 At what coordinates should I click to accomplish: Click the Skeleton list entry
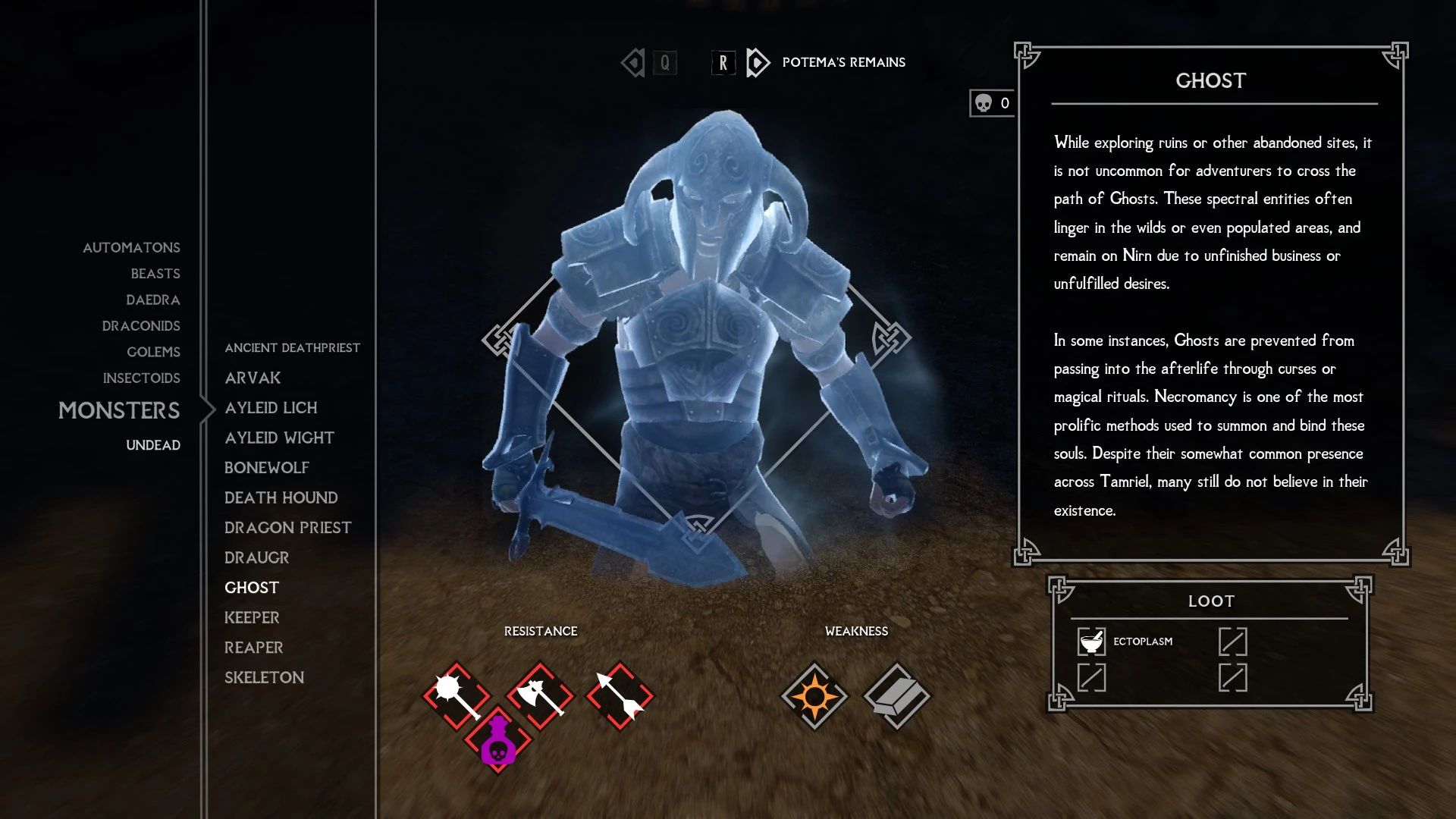coord(264,677)
